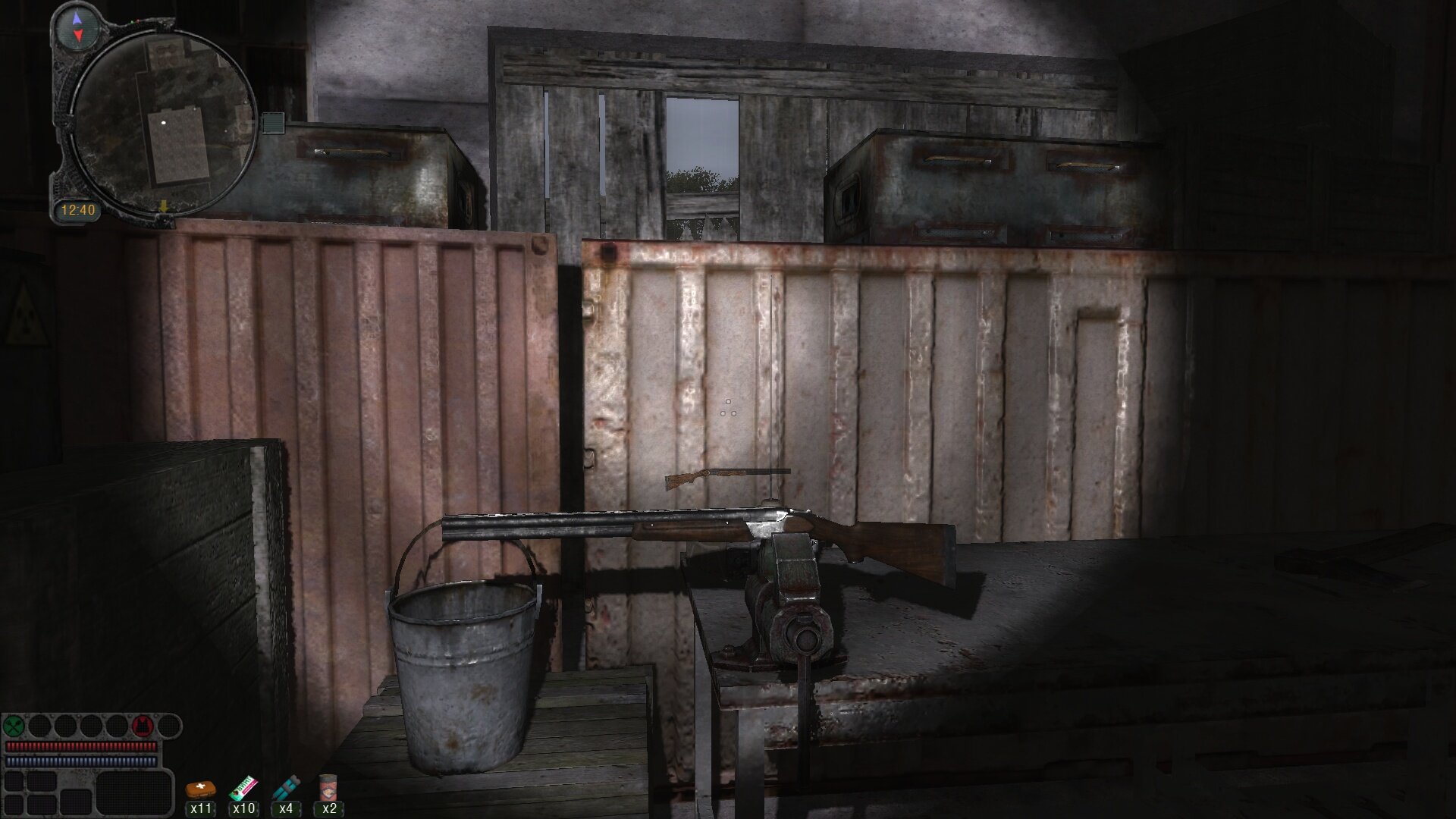
Task: Click the green crossed-tools status indicator
Action: 14,726
